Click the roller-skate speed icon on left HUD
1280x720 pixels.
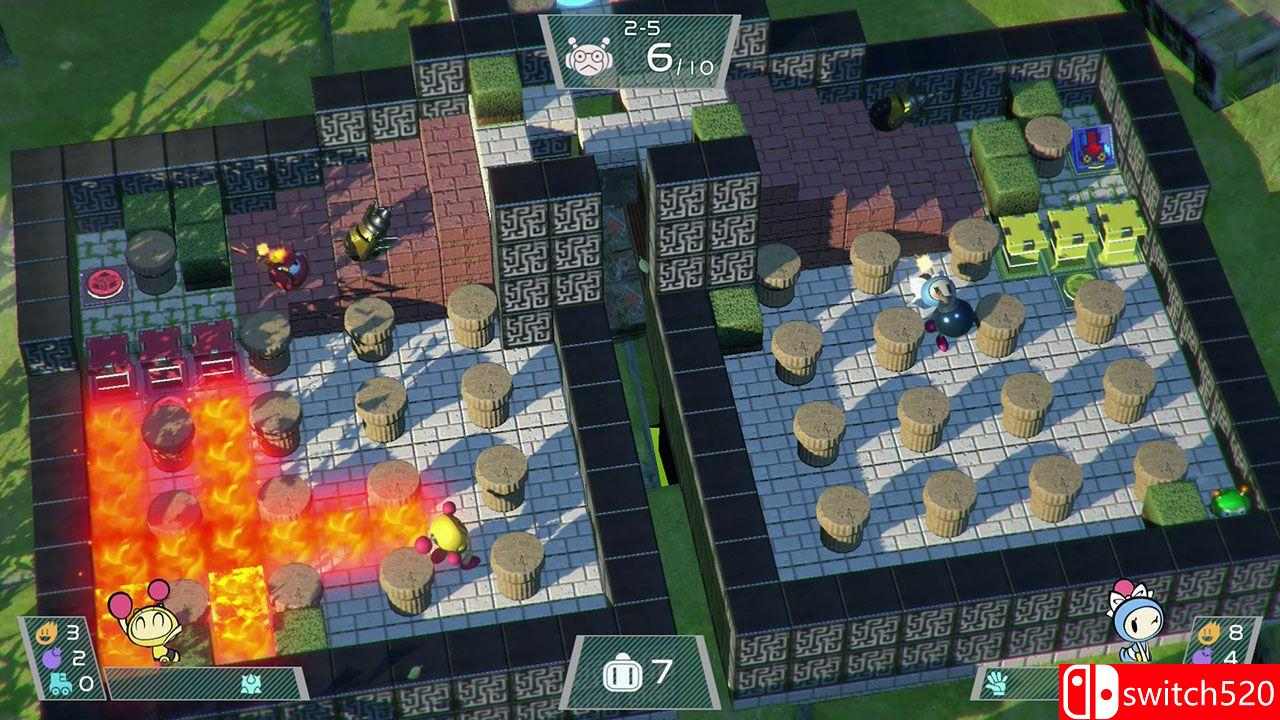(60, 683)
